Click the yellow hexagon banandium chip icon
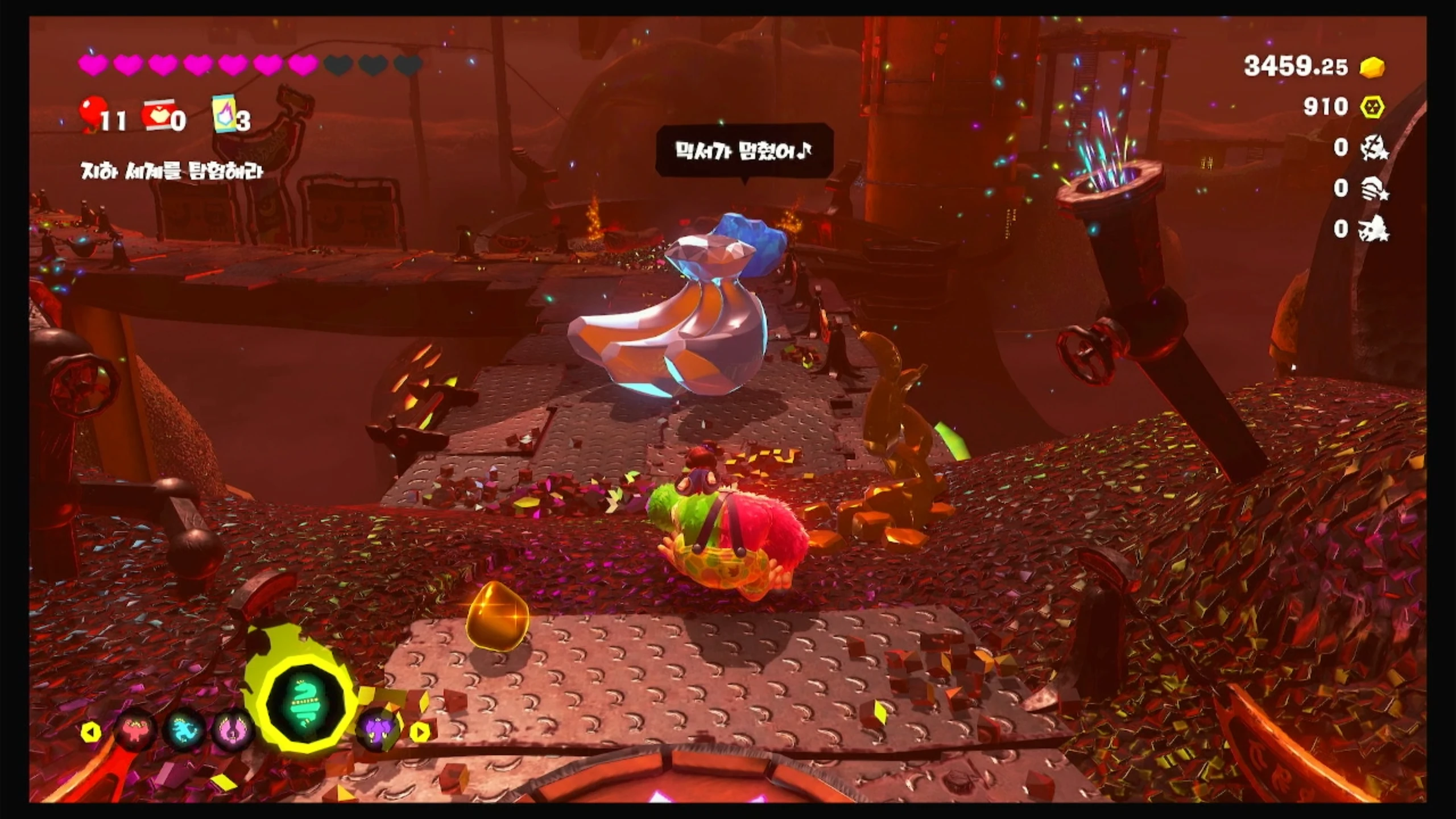This screenshot has width=1456, height=819. click(x=1372, y=107)
